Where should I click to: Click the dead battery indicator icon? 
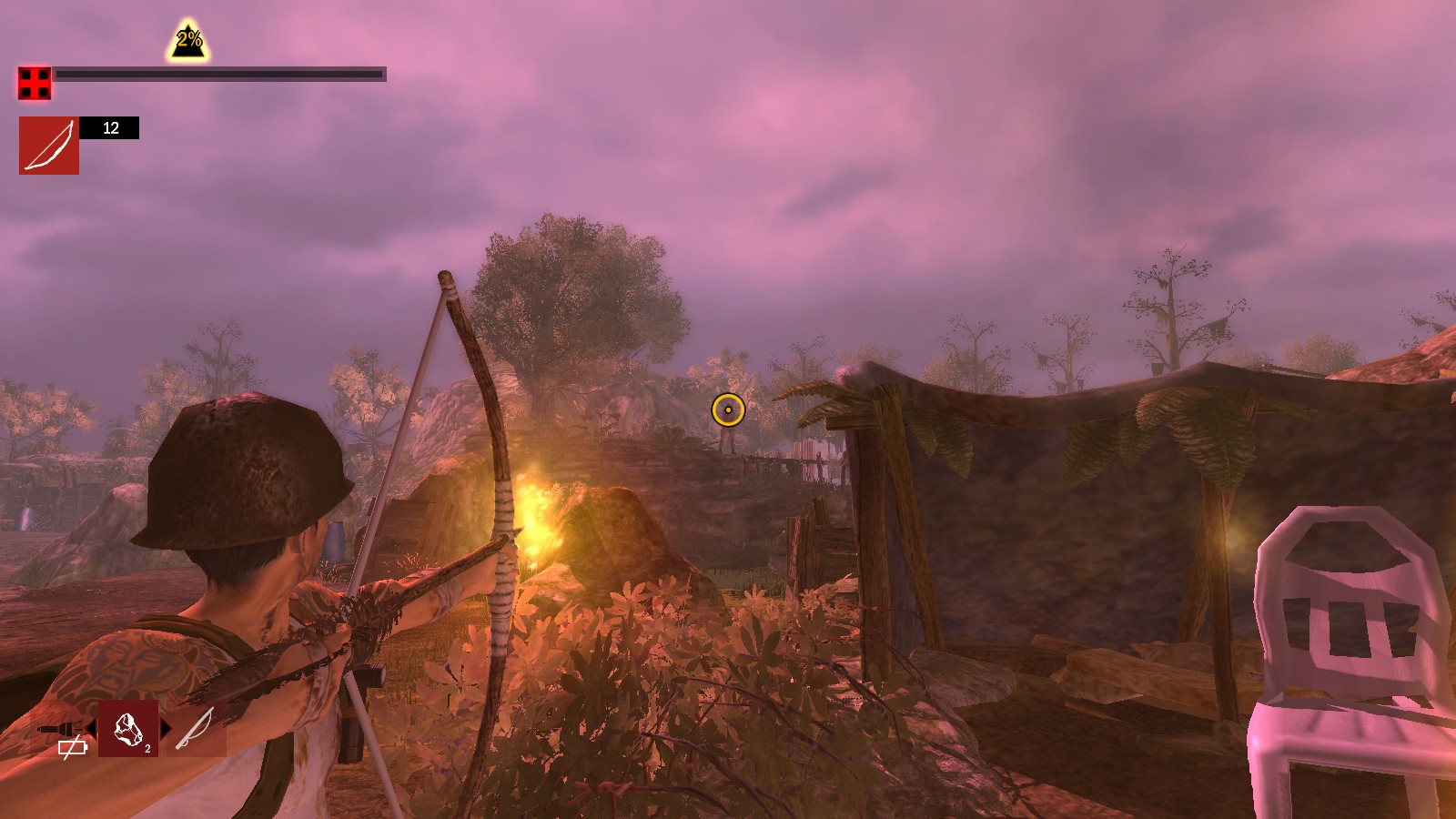click(x=72, y=748)
